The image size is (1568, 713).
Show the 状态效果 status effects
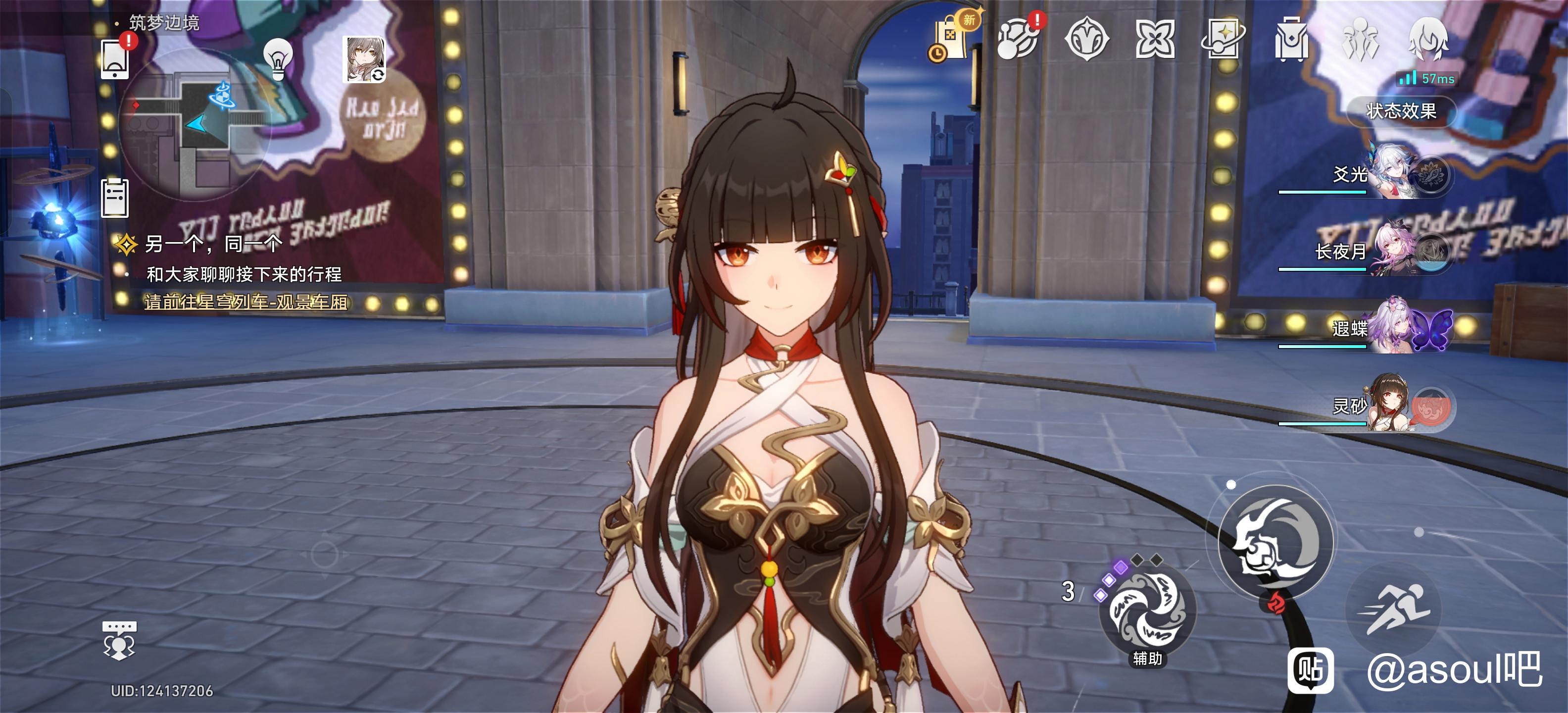[x=1401, y=111]
